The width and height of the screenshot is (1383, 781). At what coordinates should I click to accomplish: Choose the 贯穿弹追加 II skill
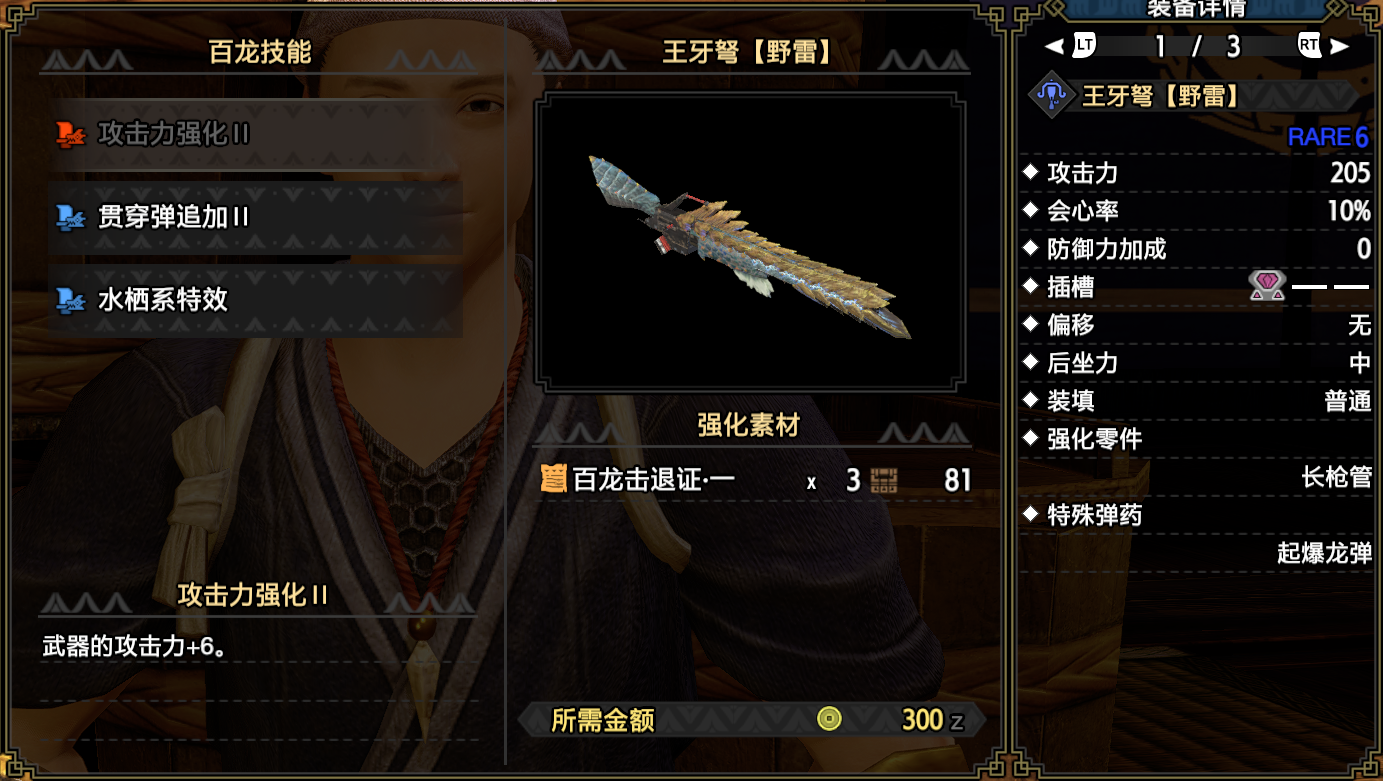[x=253, y=217]
